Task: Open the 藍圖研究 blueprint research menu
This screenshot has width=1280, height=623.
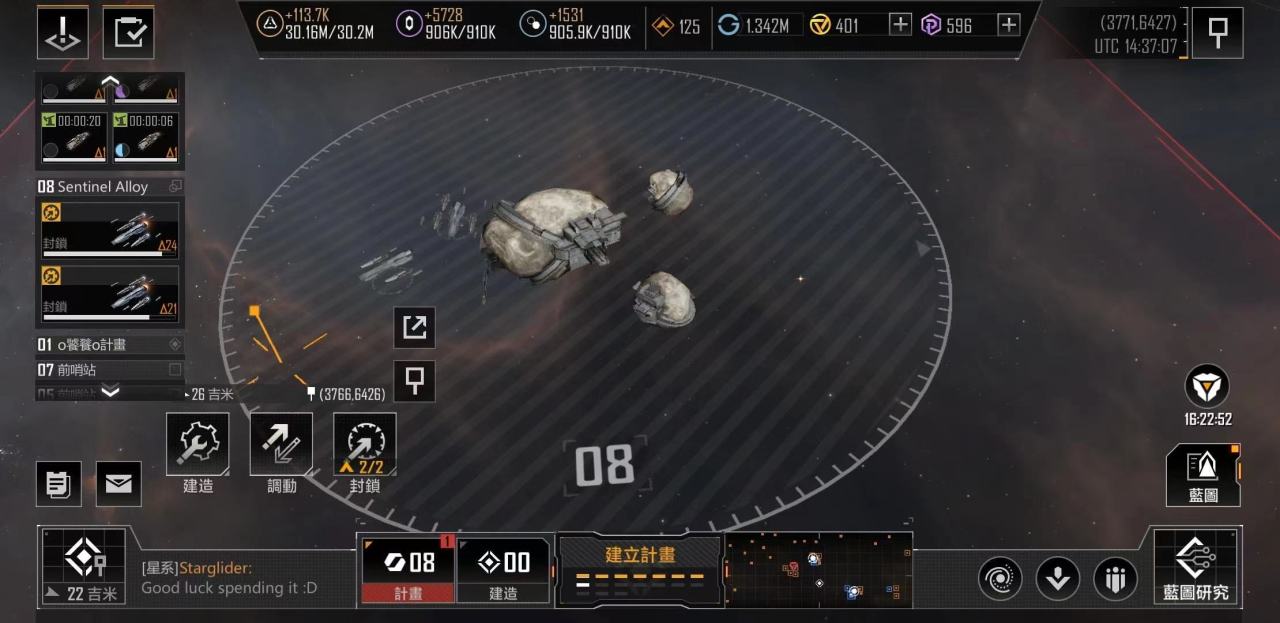Action: [x=1196, y=566]
